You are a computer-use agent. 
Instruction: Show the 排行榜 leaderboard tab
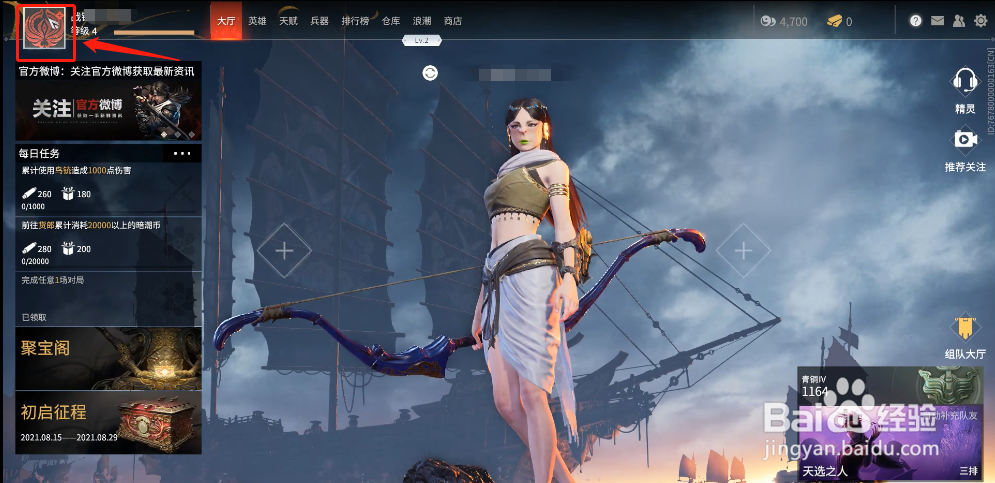[355, 21]
